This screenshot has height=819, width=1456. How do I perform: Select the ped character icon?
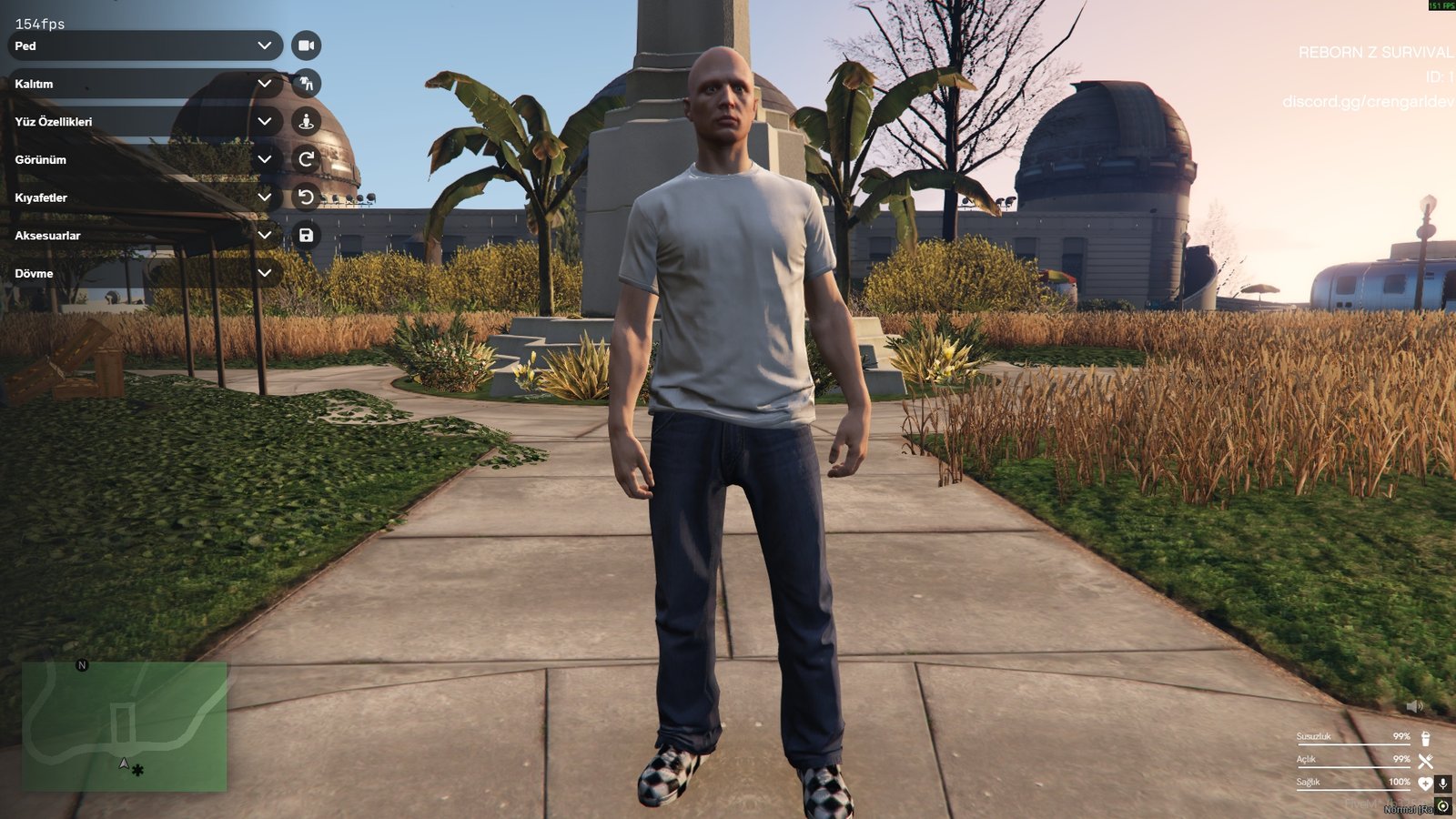click(x=307, y=120)
